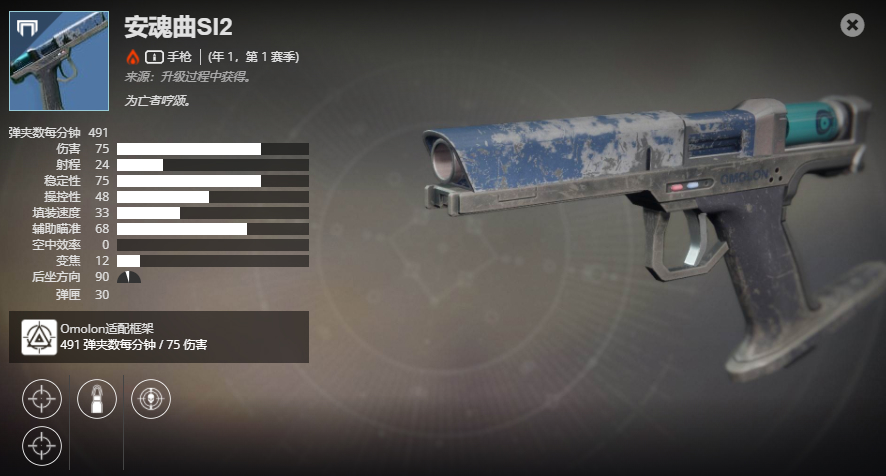Viewport: 886px width, 476px height.
Task: Choose the bullet magazine perk icon
Action: pos(97,399)
